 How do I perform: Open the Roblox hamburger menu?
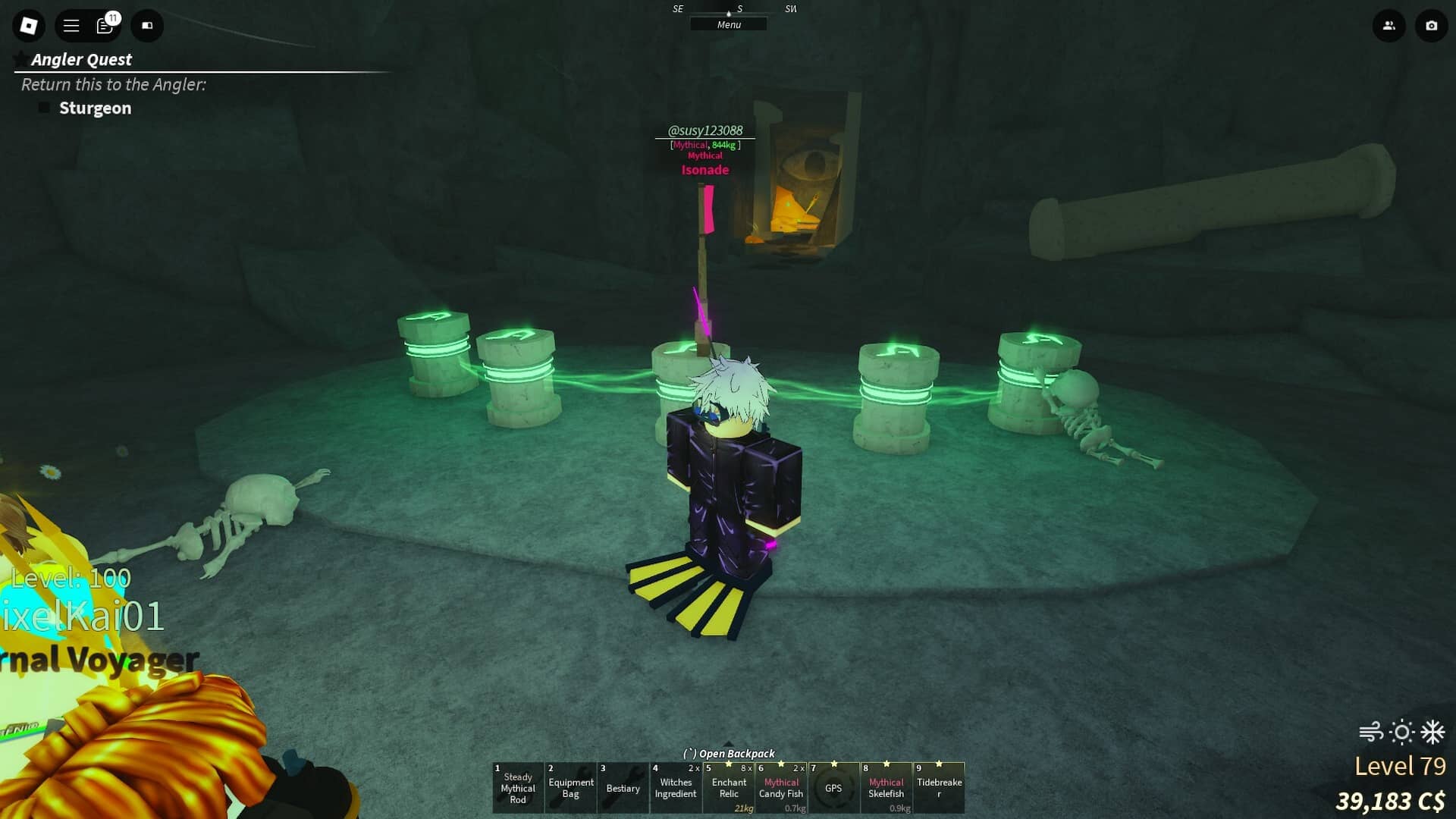coord(70,25)
